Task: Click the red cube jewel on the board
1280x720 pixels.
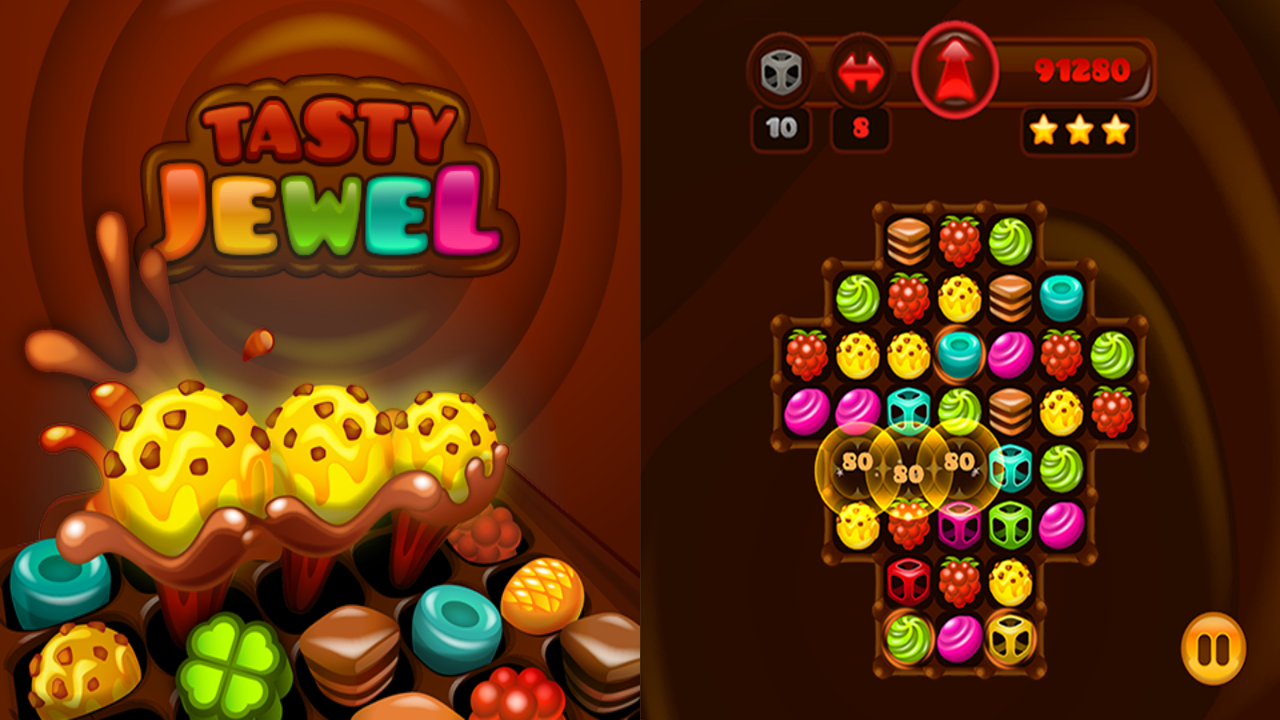Action: click(x=910, y=580)
